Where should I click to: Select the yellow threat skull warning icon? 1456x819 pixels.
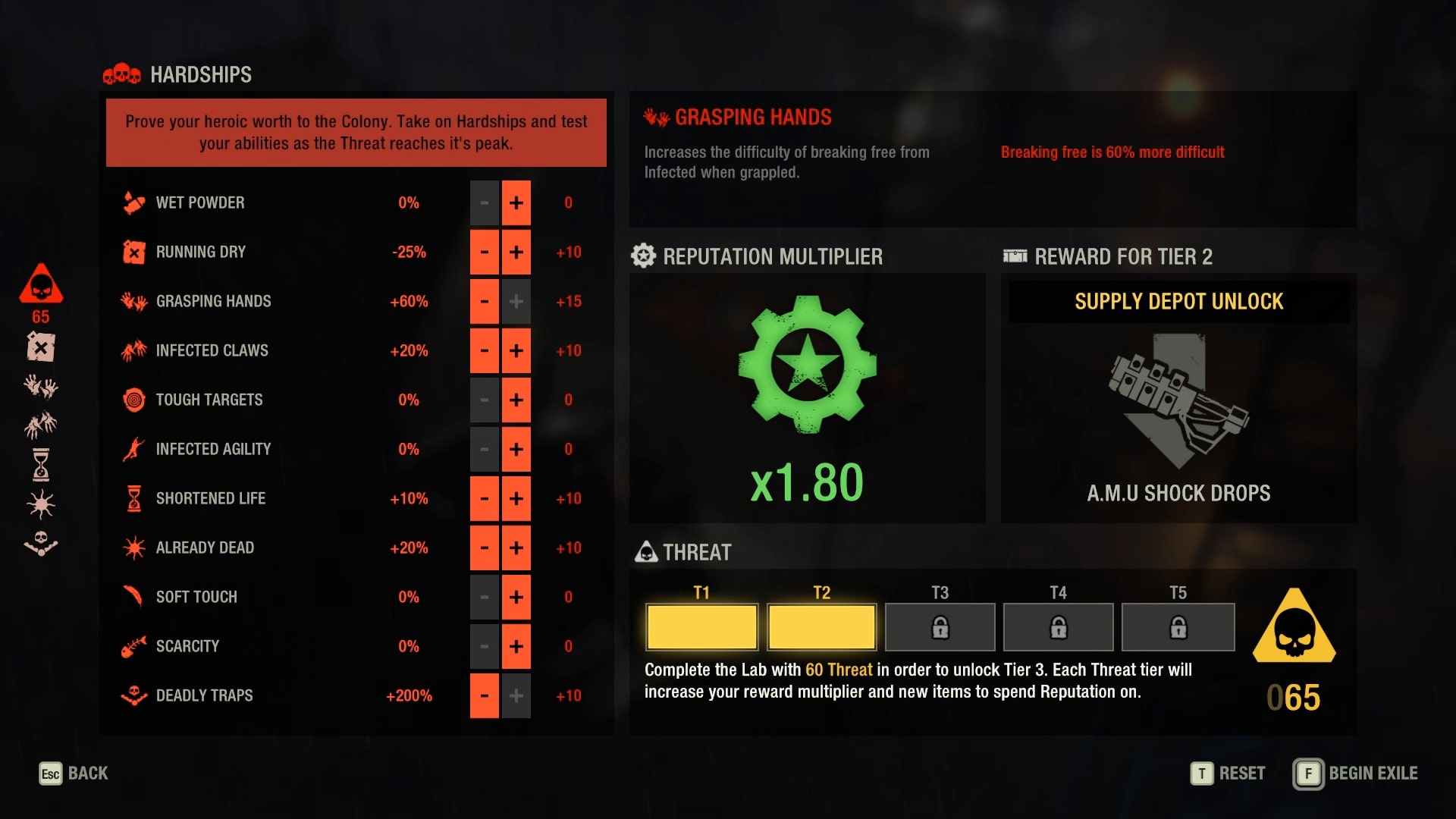[1294, 626]
